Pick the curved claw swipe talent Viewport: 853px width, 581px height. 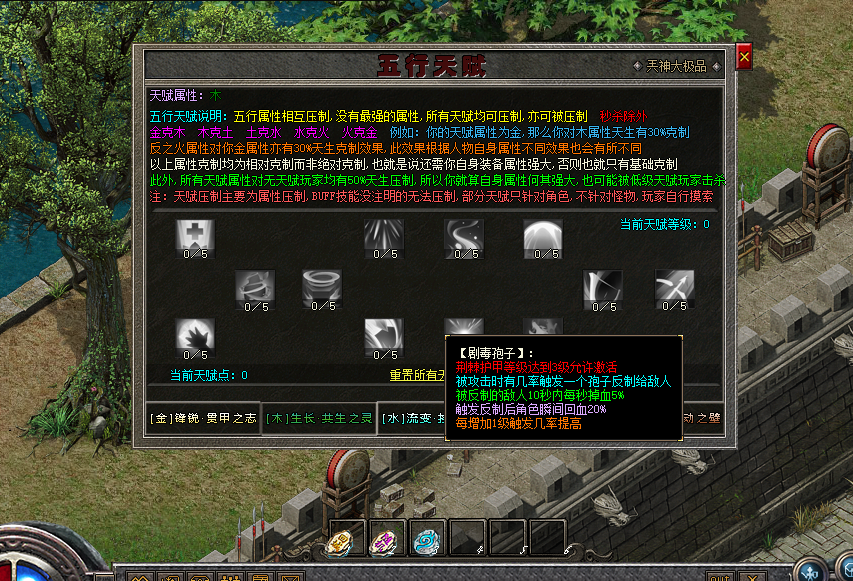(x=384, y=334)
